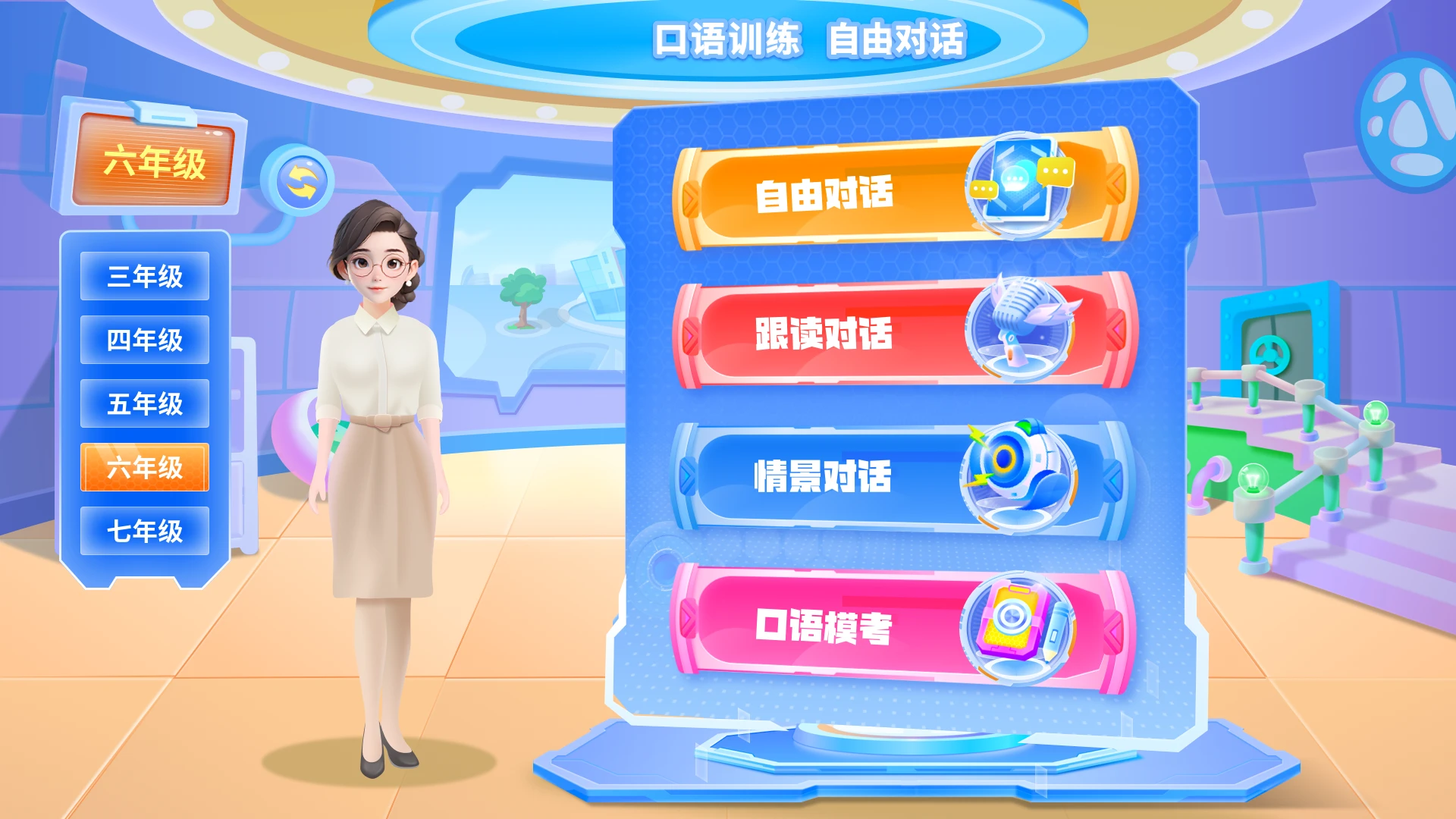1456x819 pixels.
Task: Click the camera lens icon on 情景对话
Action: click(x=1021, y=478)
